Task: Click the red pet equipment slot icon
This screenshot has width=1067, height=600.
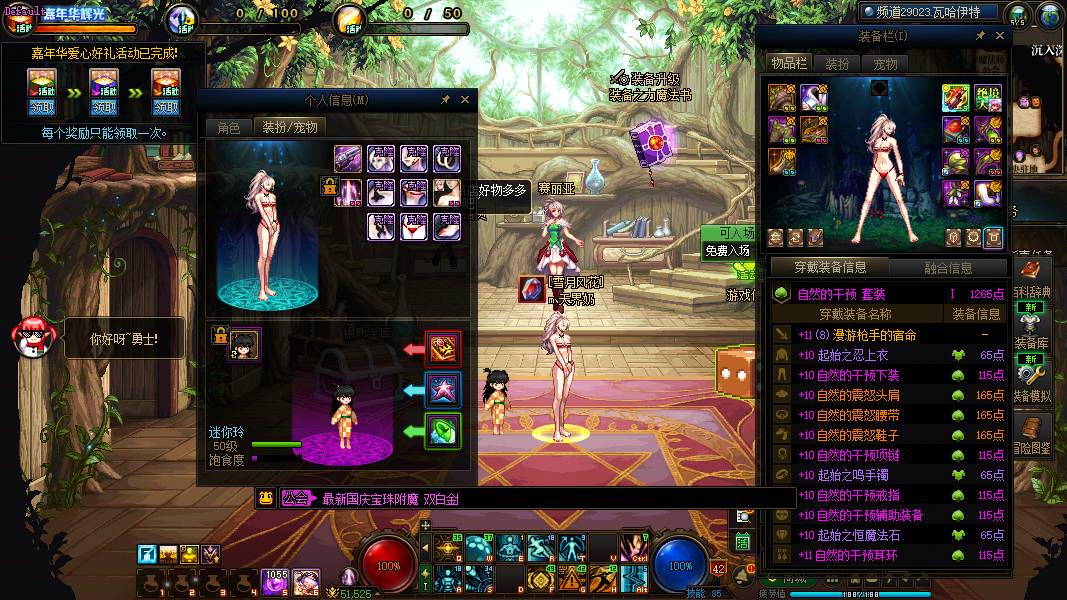Action: (443, 348)
